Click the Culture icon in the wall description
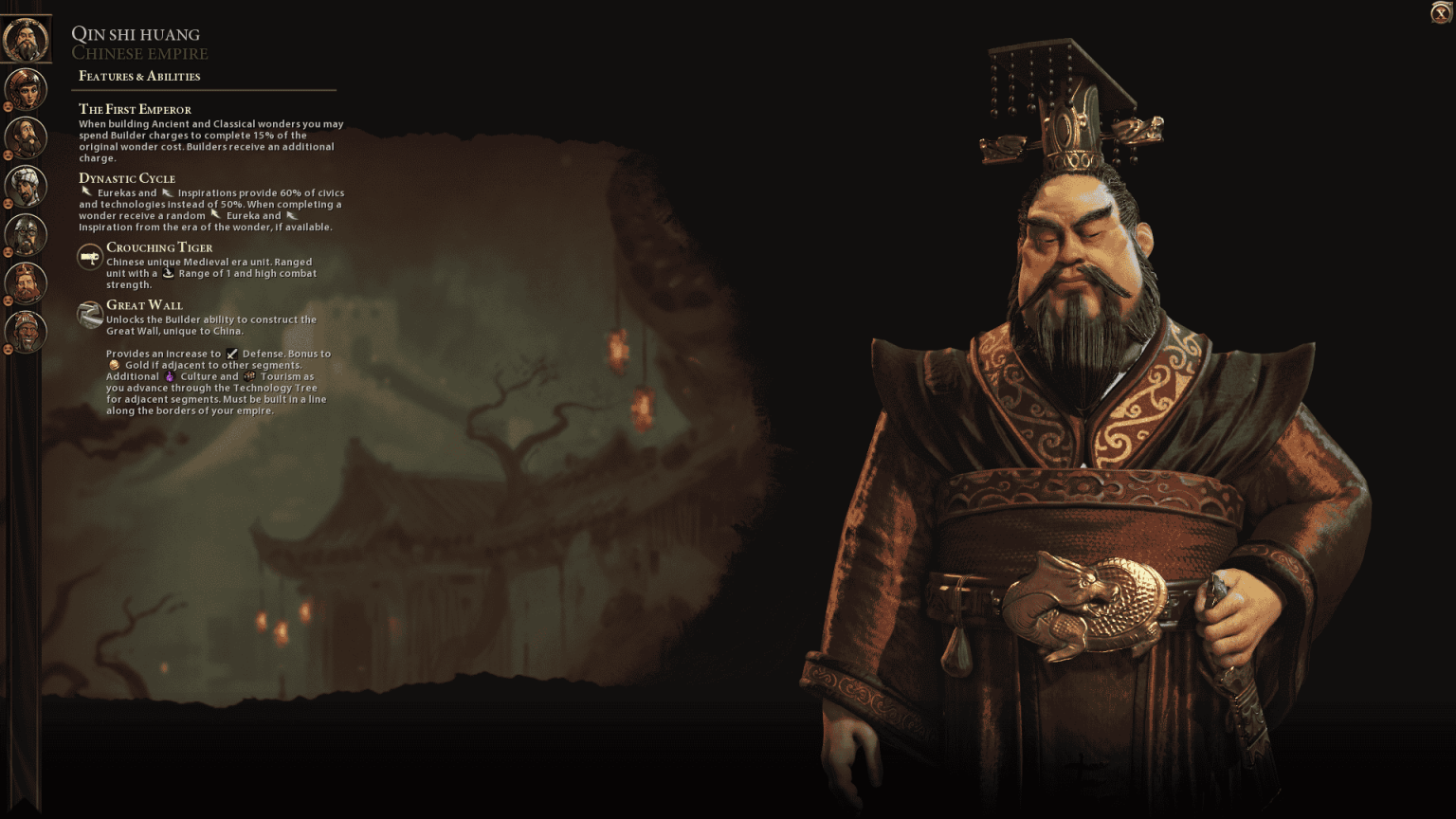The width and height of the screenshot is (1456, 819). 171,376
